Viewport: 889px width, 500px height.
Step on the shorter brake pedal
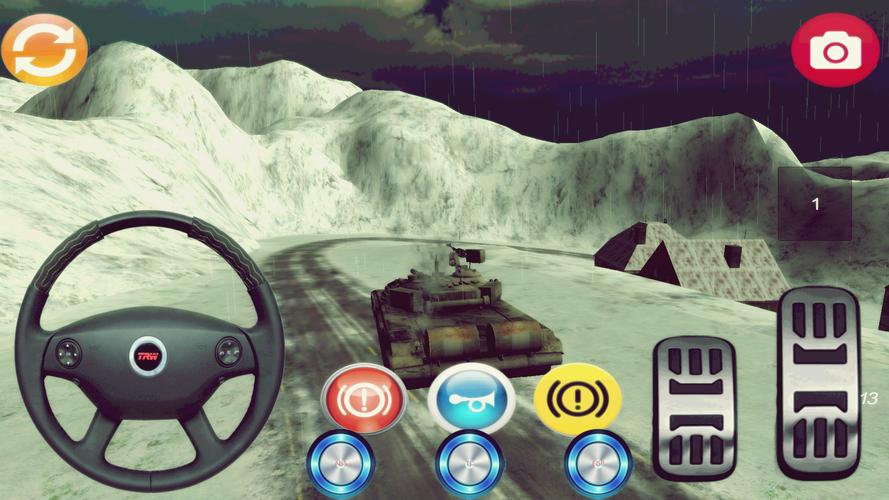coord(694,407)
